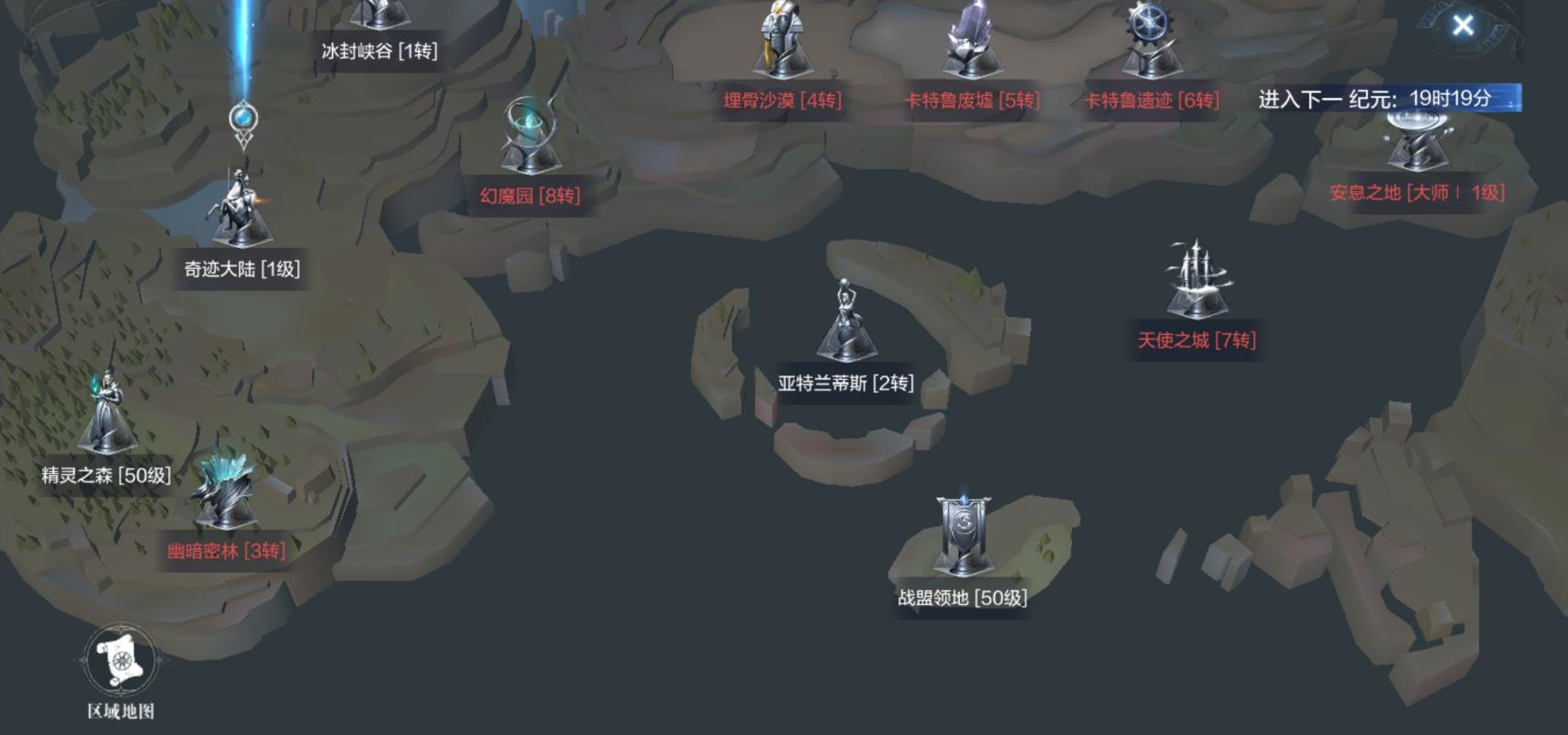Select the 冰封峡谷 [1转] map statue icon
This screenshot has width=1568, height=735.
[x=380, y=14]
